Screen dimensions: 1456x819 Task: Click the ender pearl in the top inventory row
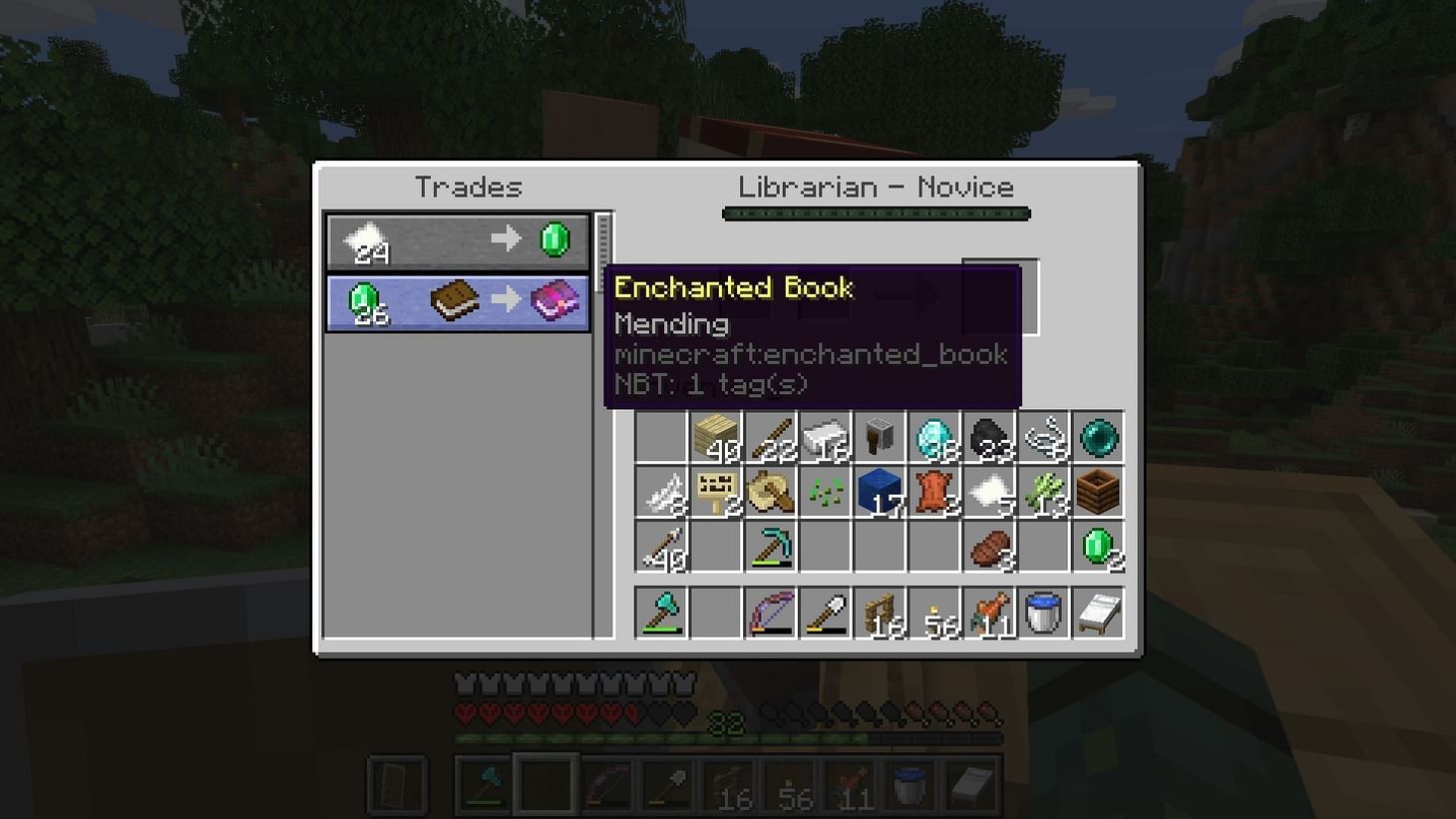(1097, 436)
